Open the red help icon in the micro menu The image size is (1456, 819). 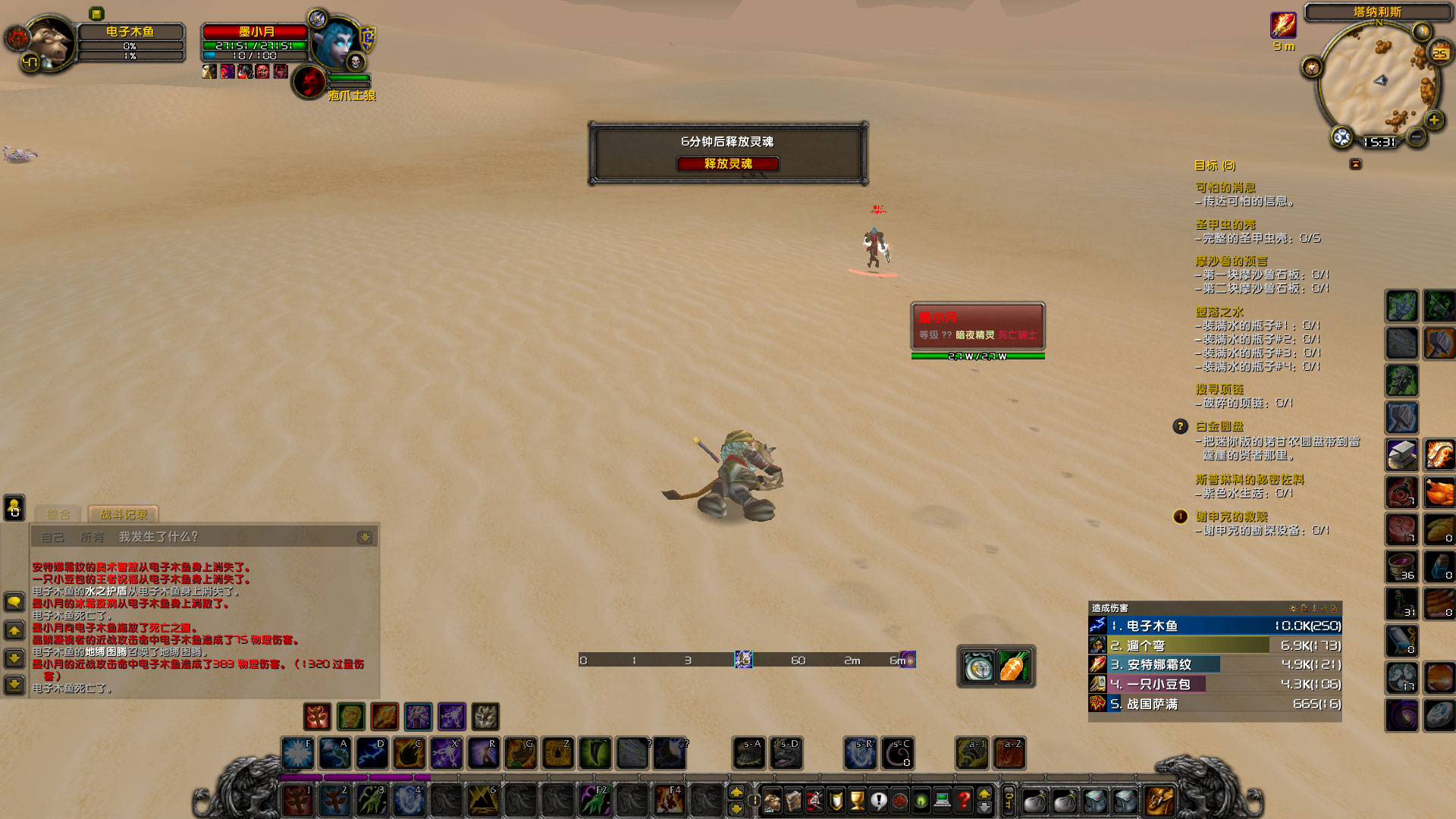tap(964, 800)
